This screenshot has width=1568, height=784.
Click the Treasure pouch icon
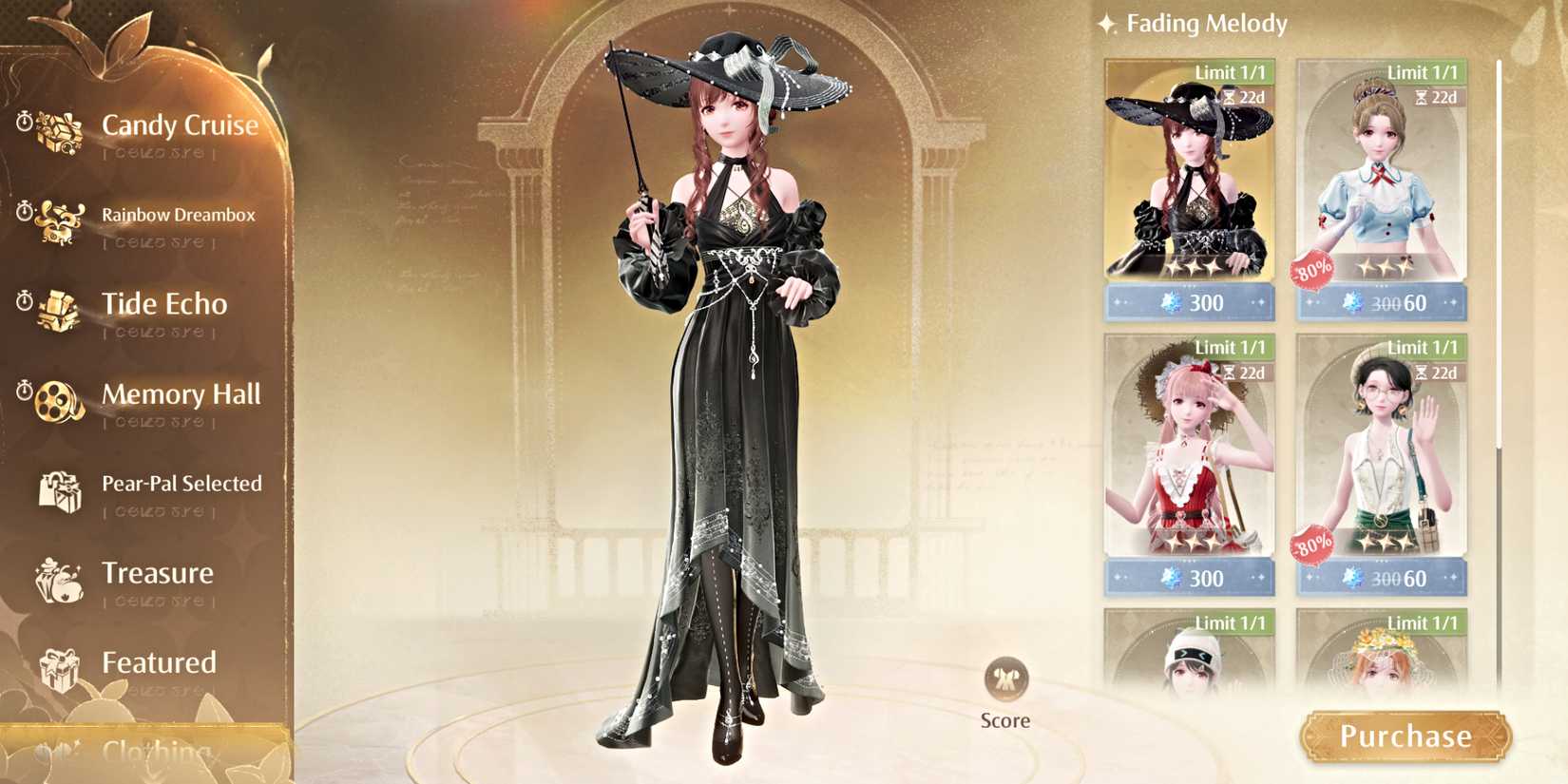click(59, 580)
